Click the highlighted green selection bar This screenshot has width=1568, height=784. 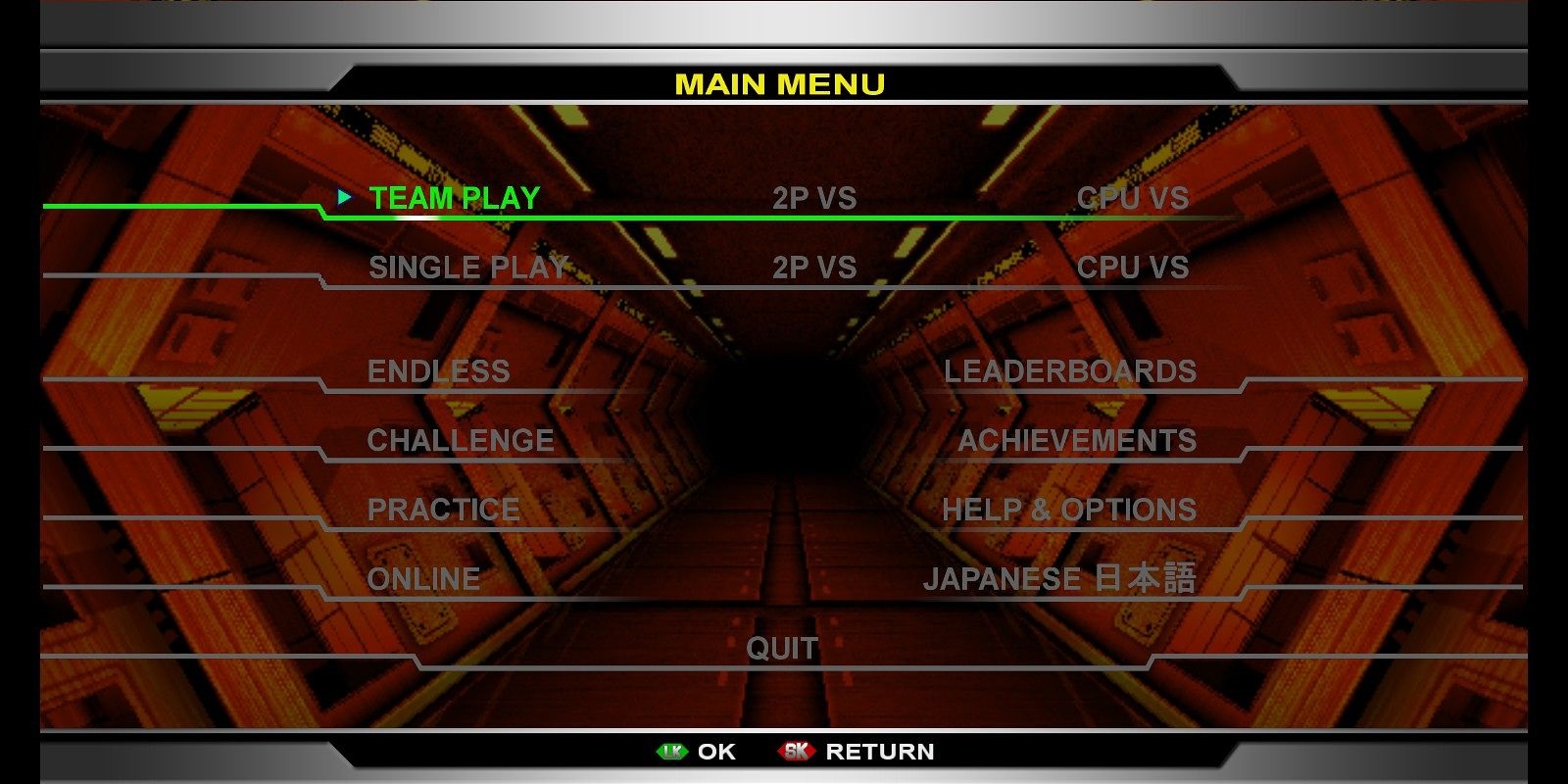tap(196, 208)
